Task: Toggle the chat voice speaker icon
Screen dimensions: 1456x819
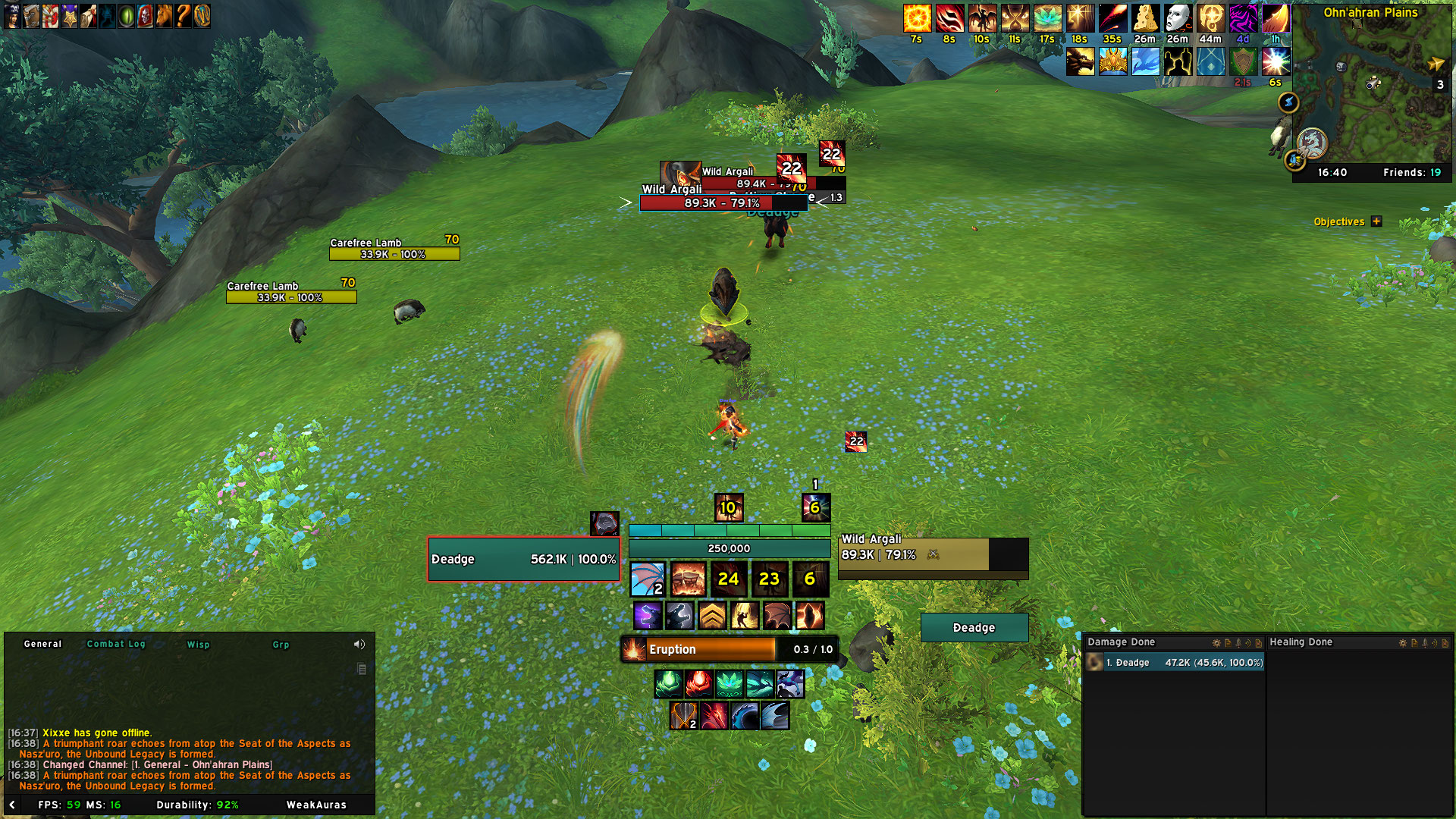Action: 359,644
